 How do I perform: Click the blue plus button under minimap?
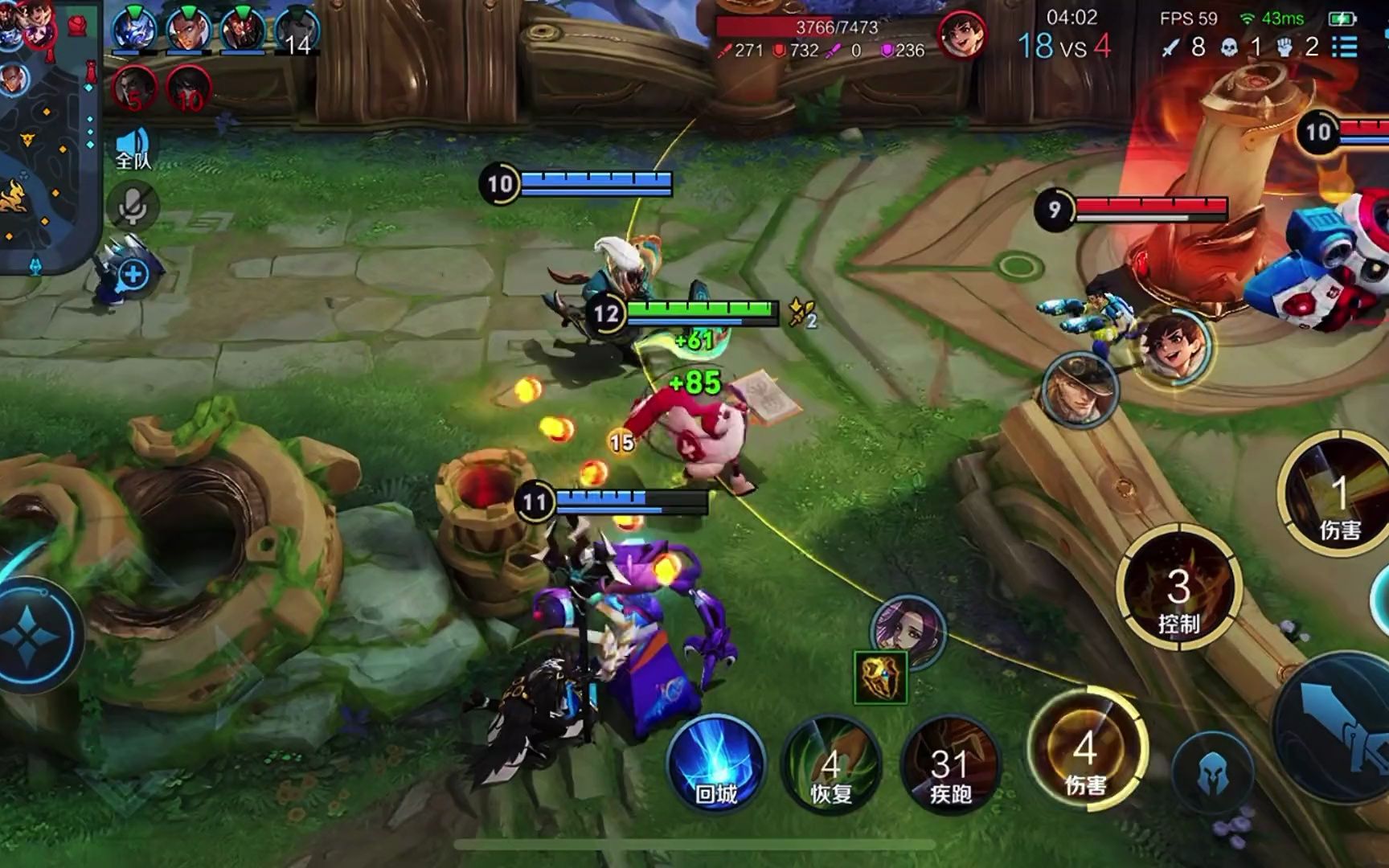pyautogui.click(x=133, y=275)
